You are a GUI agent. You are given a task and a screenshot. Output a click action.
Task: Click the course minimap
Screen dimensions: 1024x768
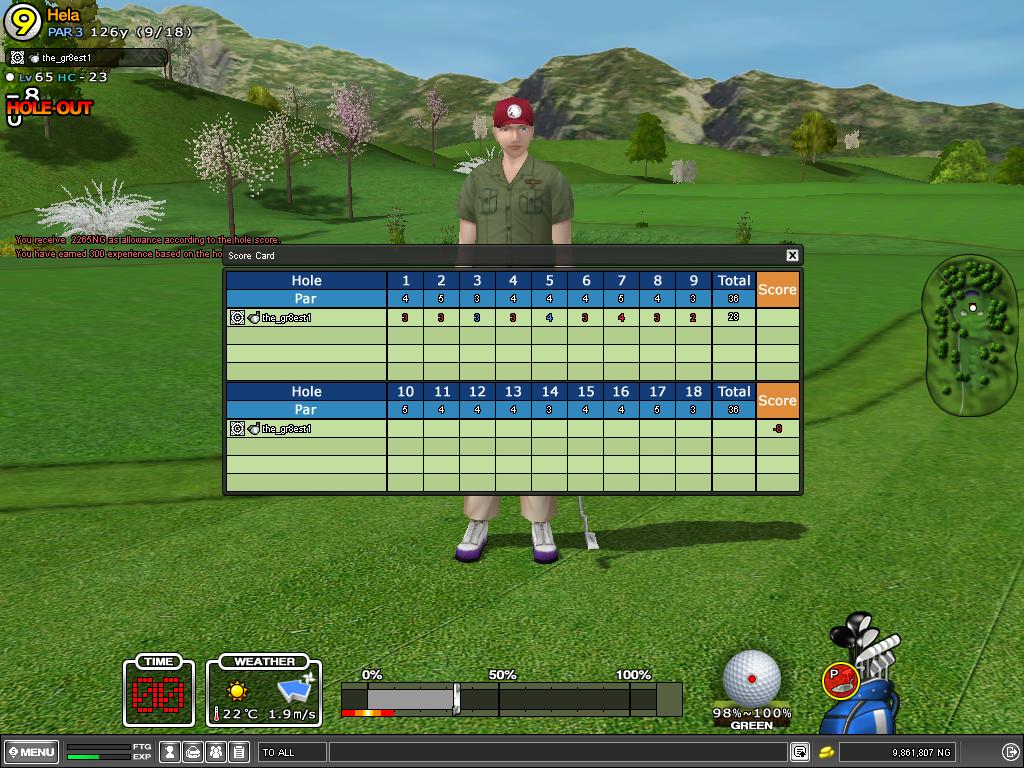tap(968, 335)
